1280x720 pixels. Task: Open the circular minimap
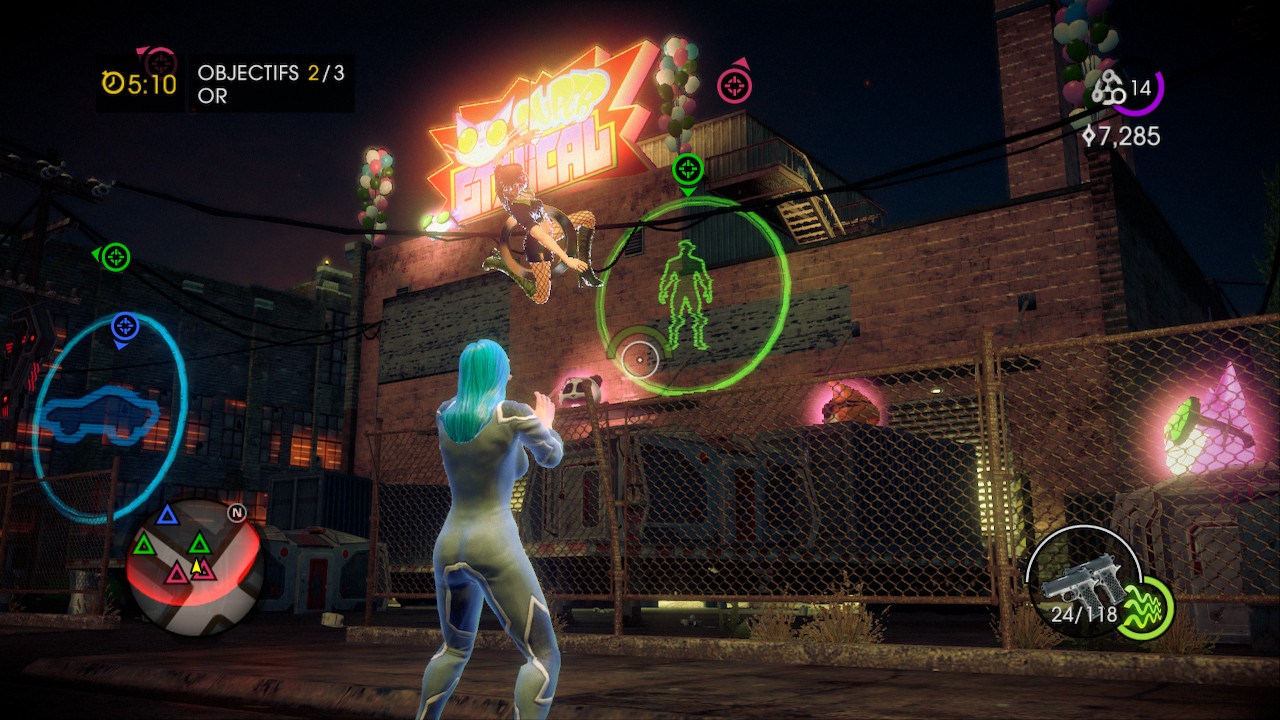click(195, 567)
